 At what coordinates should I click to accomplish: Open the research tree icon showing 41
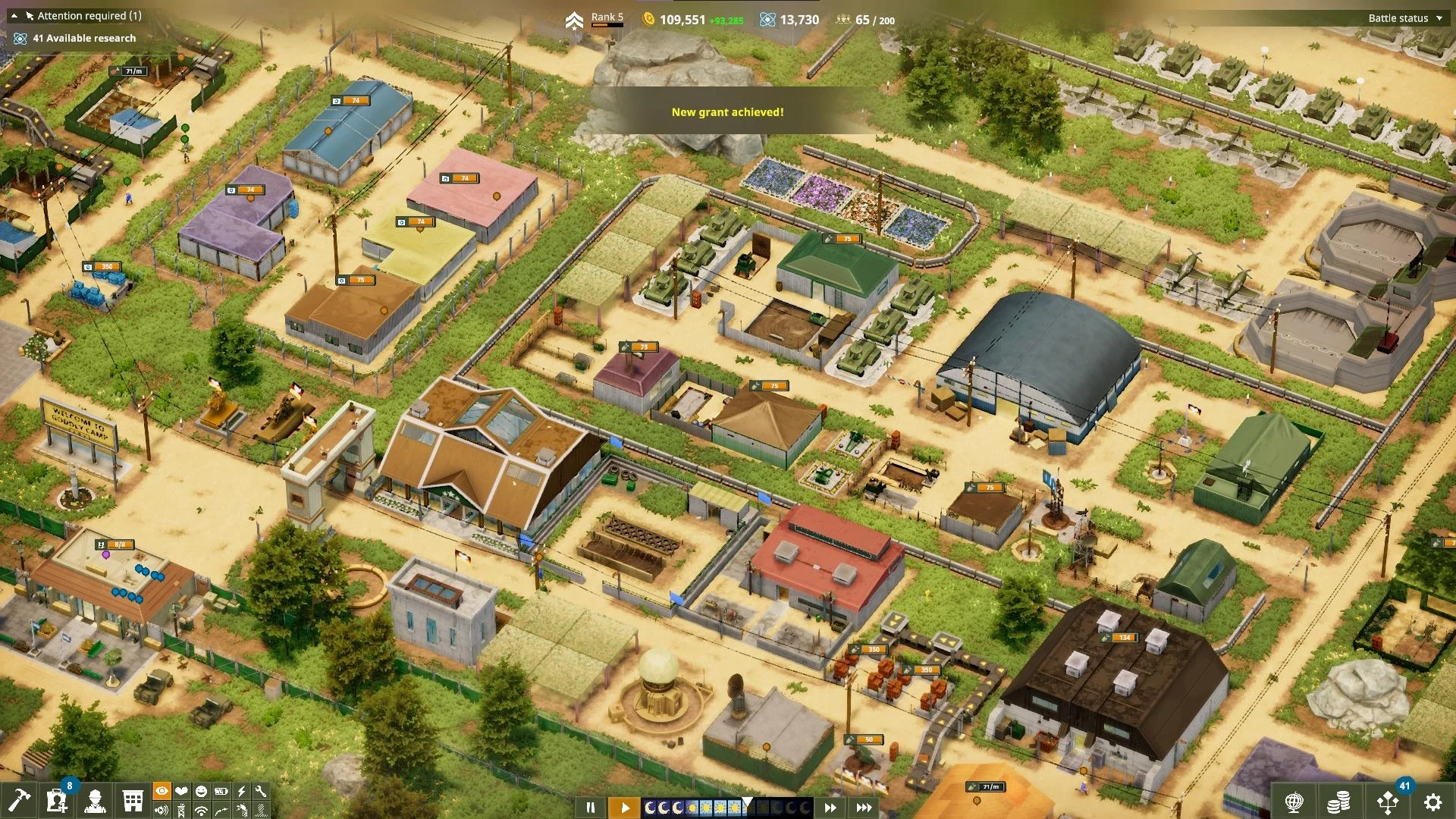point(1388,802)
